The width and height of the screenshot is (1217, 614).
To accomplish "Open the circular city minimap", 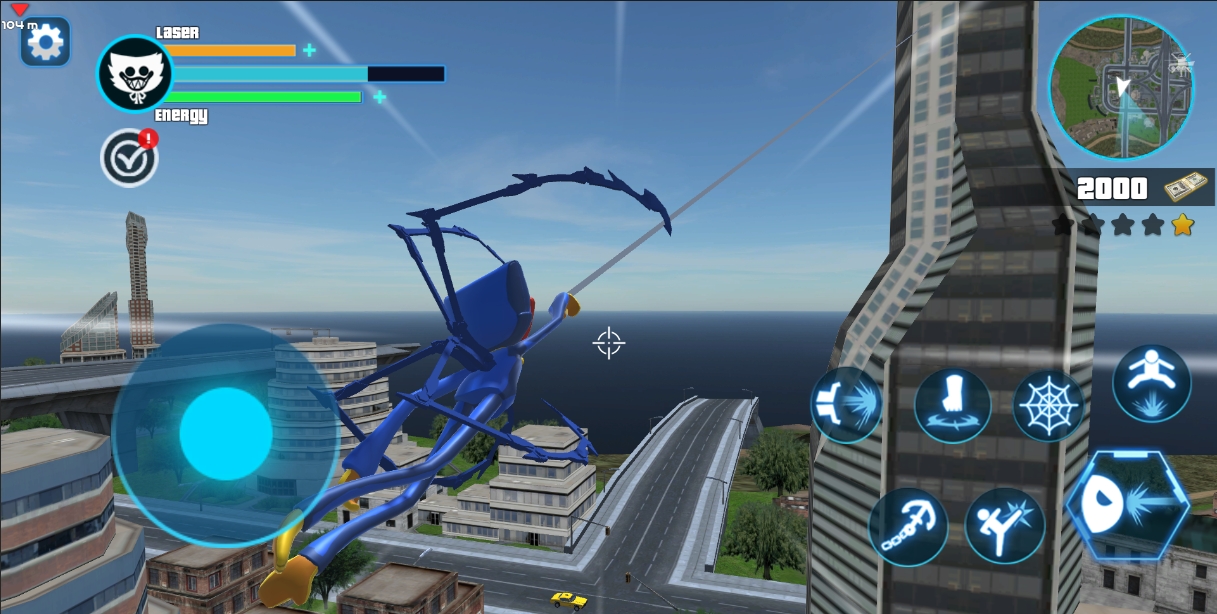I will point(1118,88).
